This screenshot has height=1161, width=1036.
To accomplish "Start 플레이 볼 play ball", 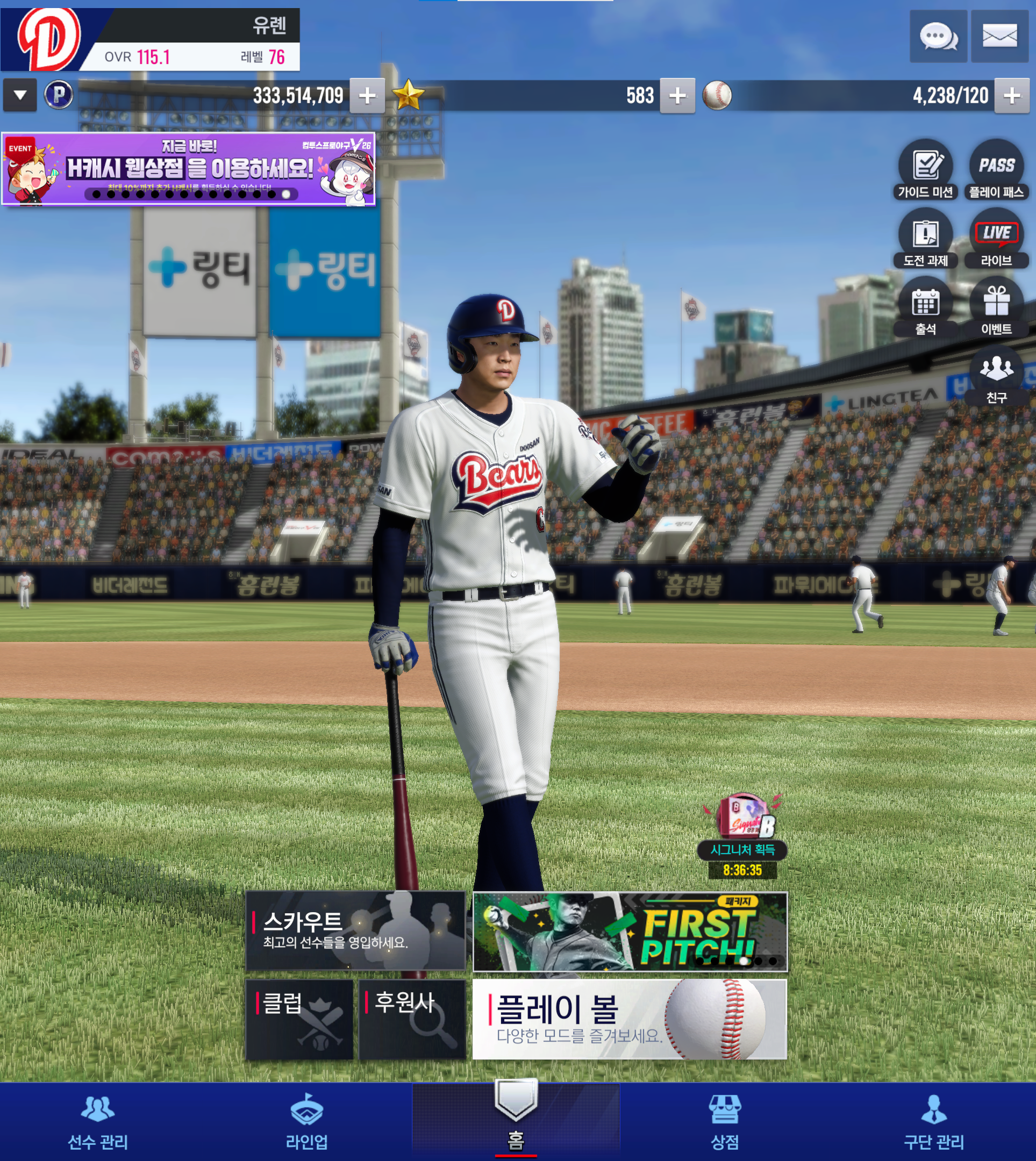I will (x=630, y=1019).
